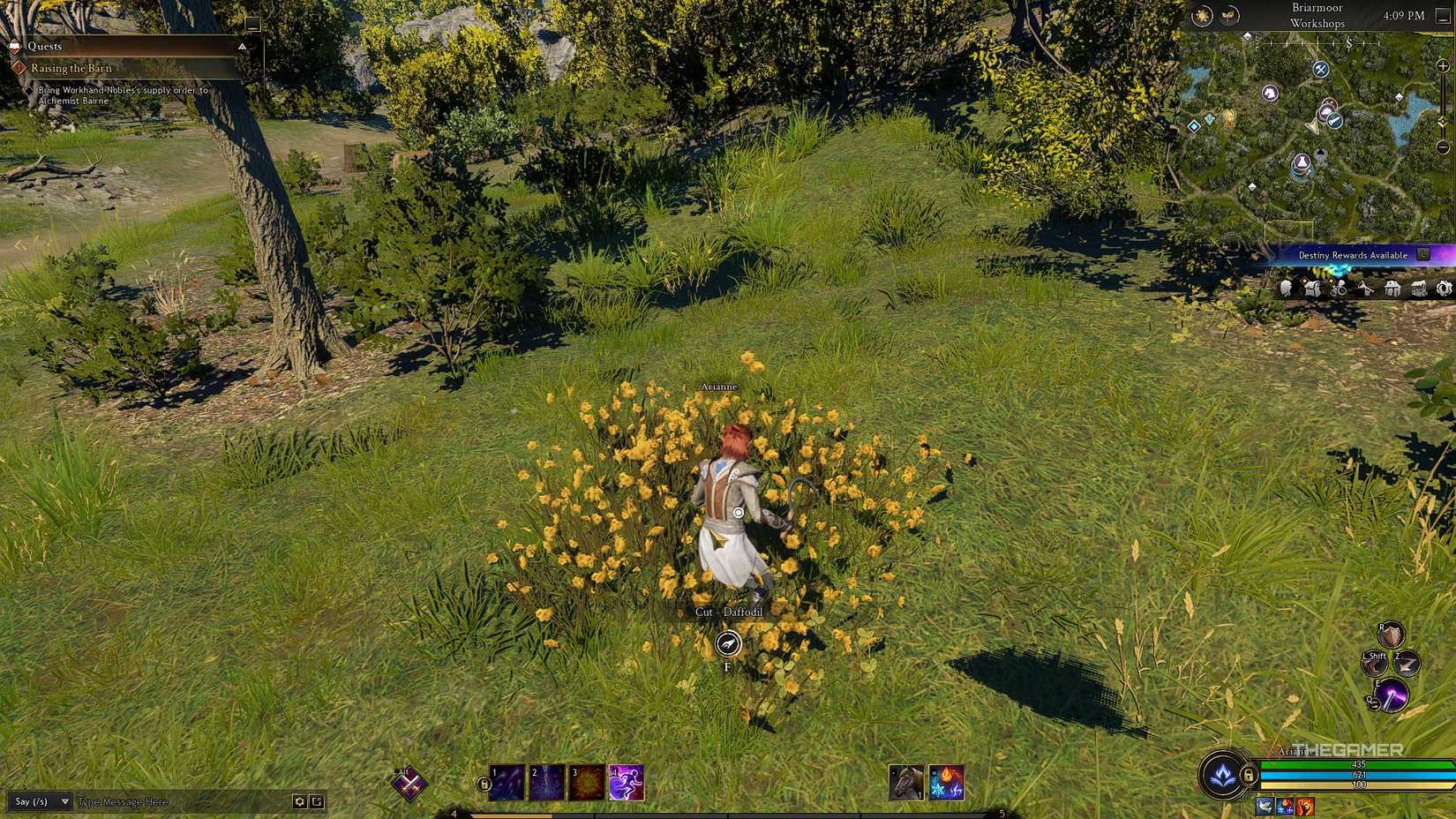Click the compass rose icon above the minimap
The height and width of the screenshot is (819, 1456).
[x=1202, y=16]
